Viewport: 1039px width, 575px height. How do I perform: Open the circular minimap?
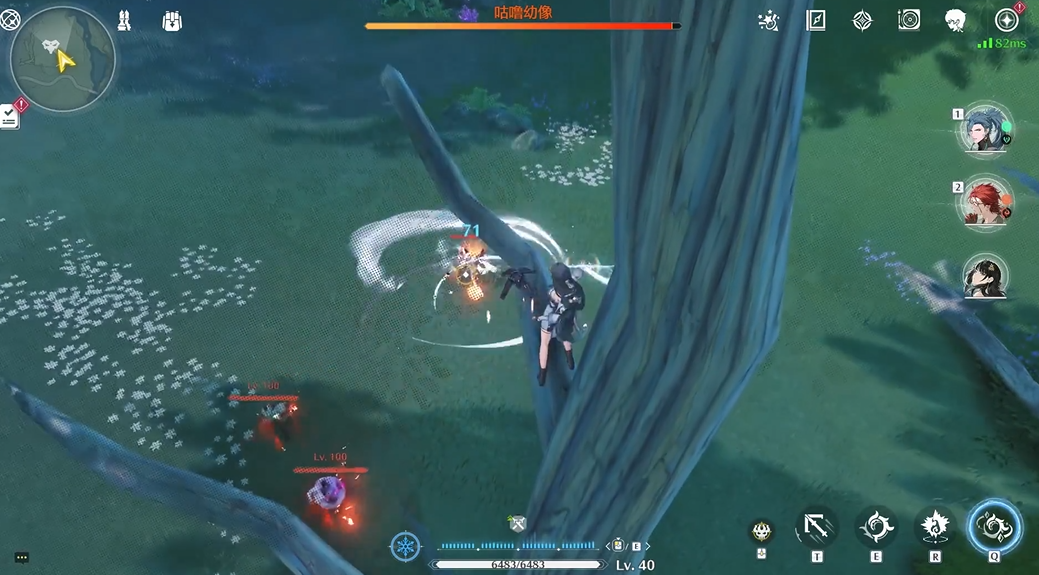pos(62,60)
